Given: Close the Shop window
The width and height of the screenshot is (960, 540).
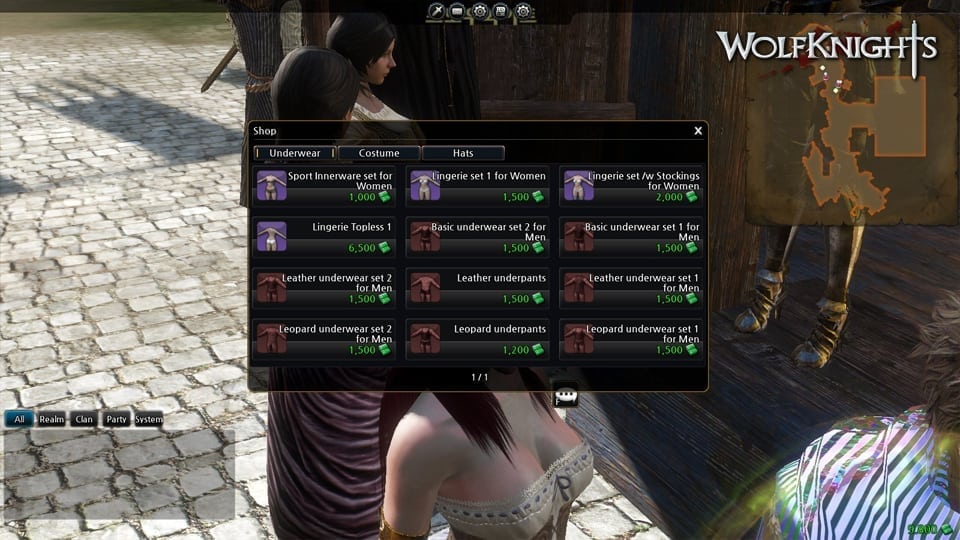Looking at the screenshot, I should (697, 131).
